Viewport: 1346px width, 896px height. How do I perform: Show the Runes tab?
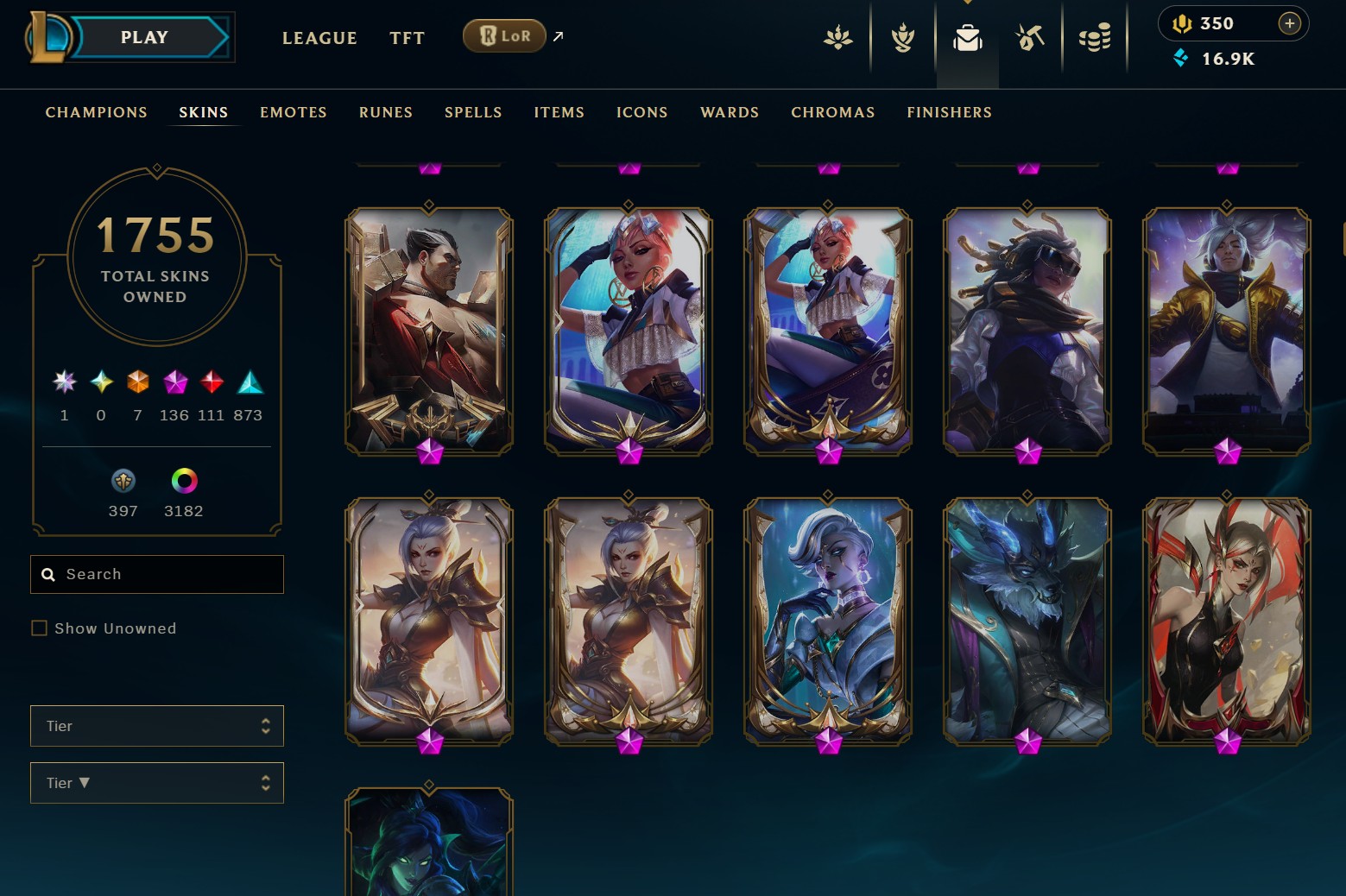tap(386, 112)
